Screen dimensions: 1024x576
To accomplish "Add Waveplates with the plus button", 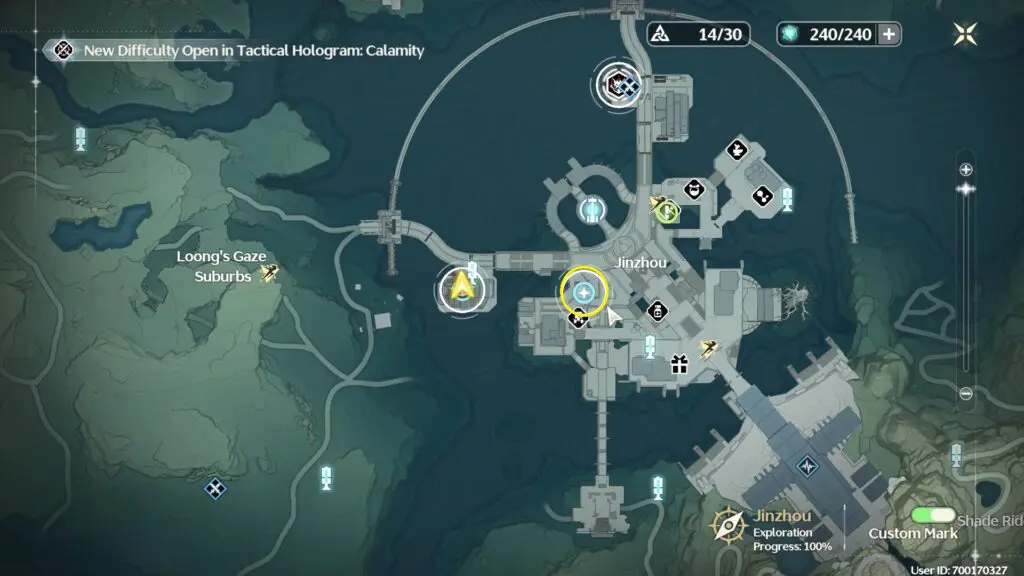I will point(887,34).
